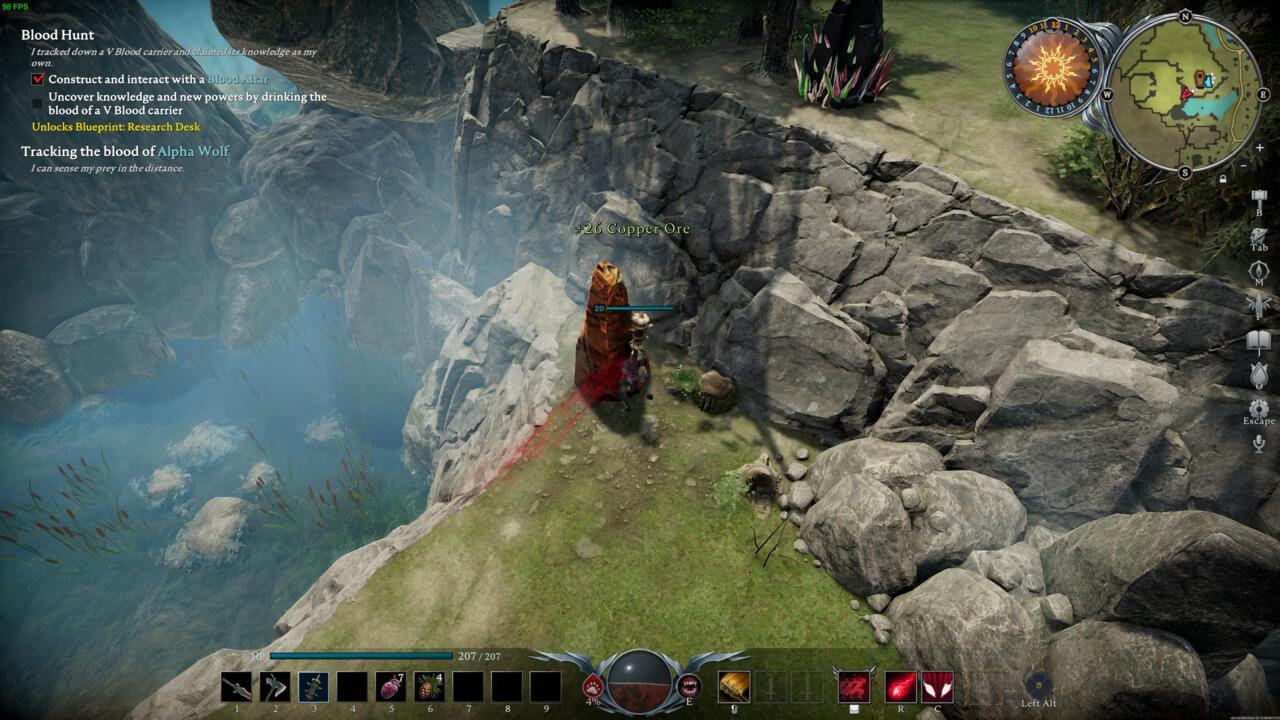Choose the highlighted weapon in hotbar slot 3
This screenshot has height=720, width=1280.
coord(313,686)
